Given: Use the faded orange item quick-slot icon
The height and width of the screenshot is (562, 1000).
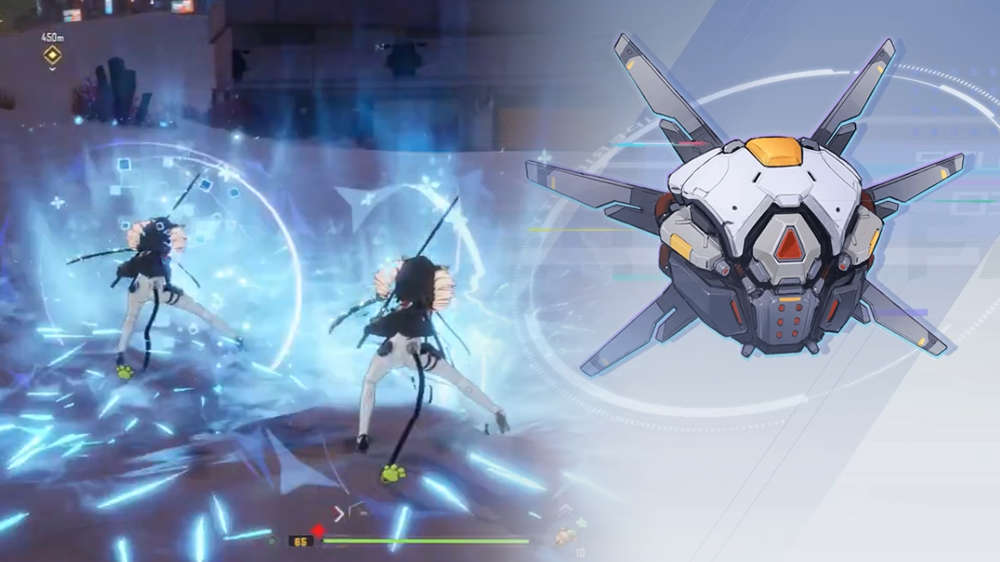Looking at the screenshot, I should pyautogui.click(x=566, y=537).
